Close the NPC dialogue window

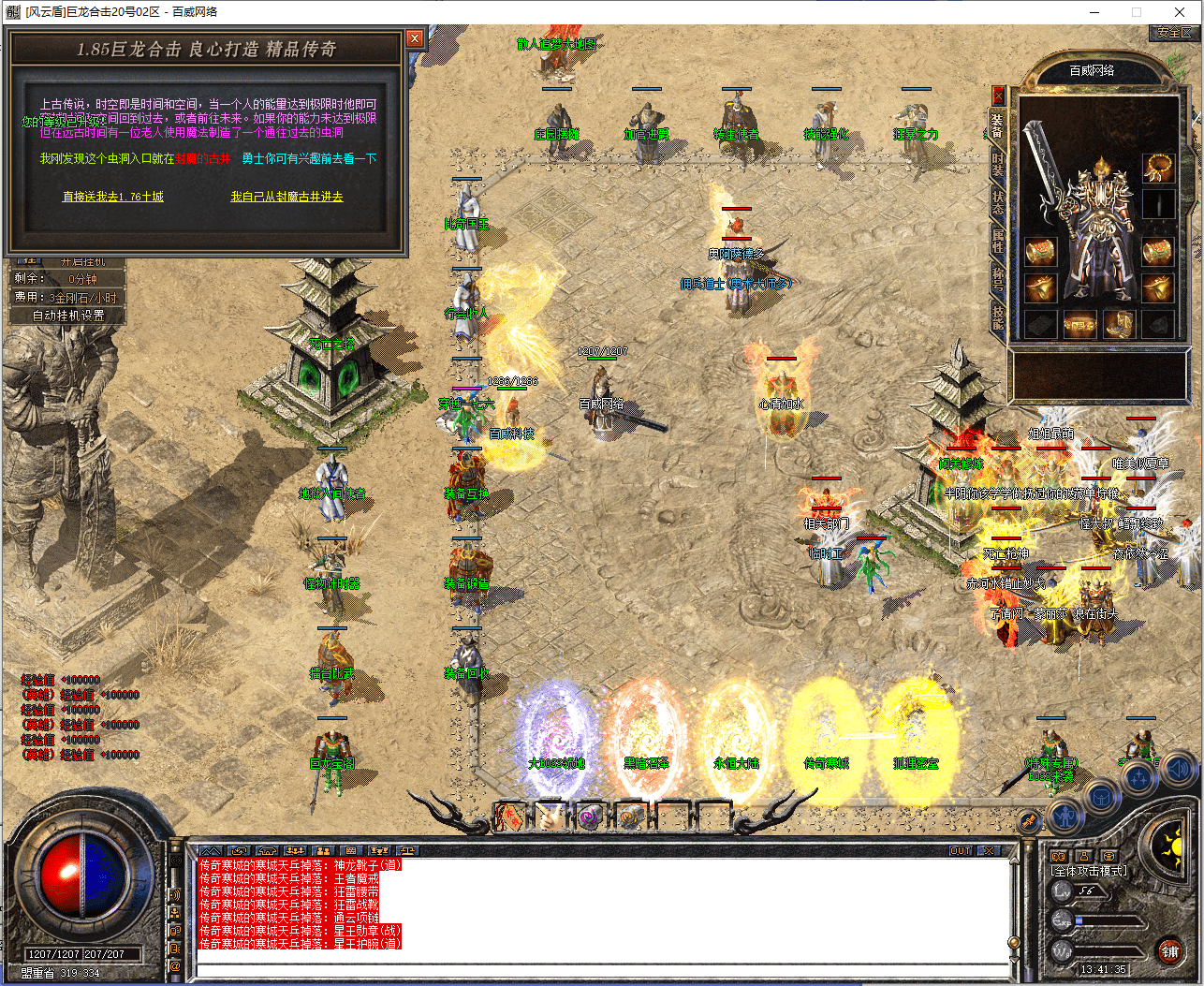point(415,38)
